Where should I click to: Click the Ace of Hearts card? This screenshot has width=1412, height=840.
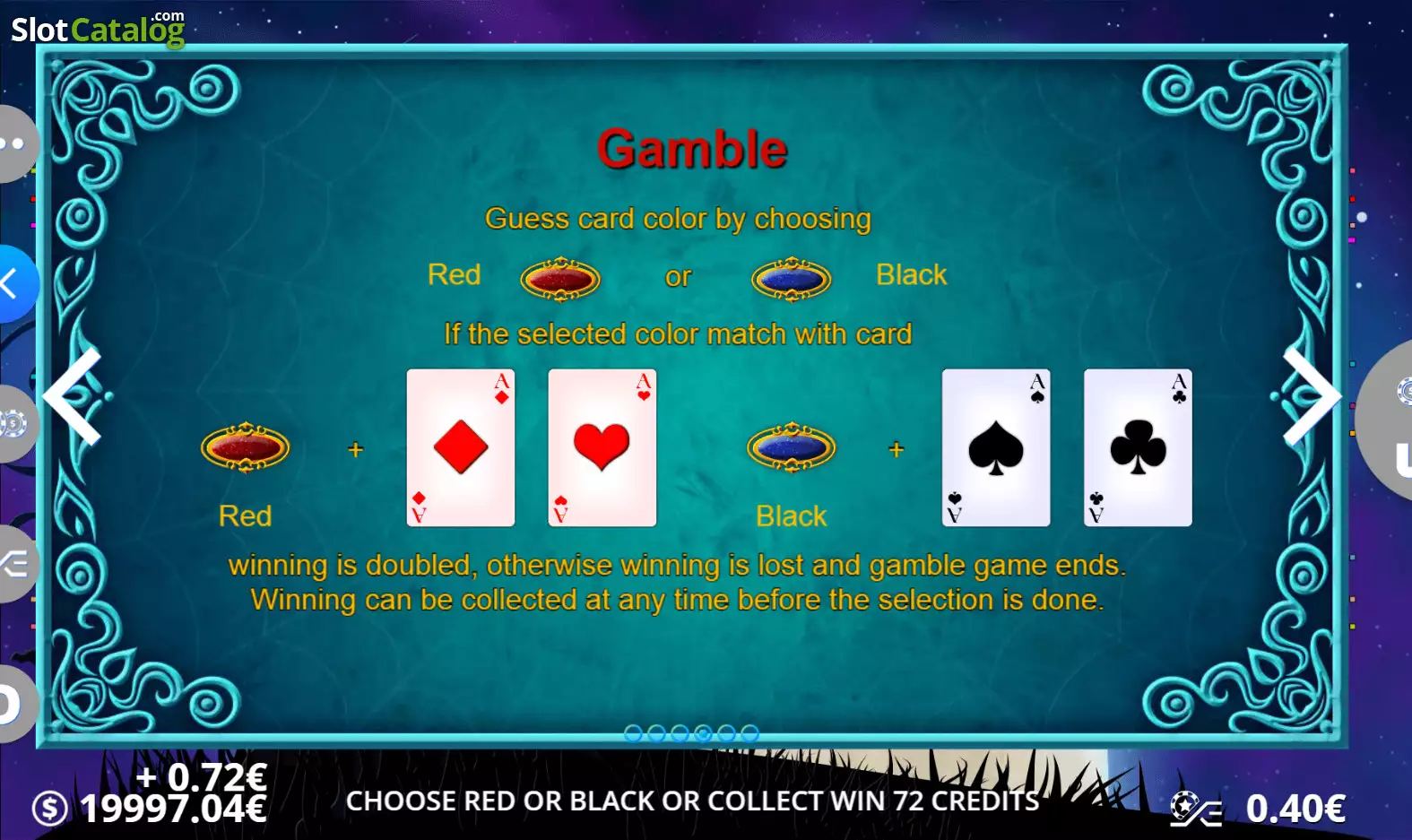pyautogui.click(x=602, y=446)
